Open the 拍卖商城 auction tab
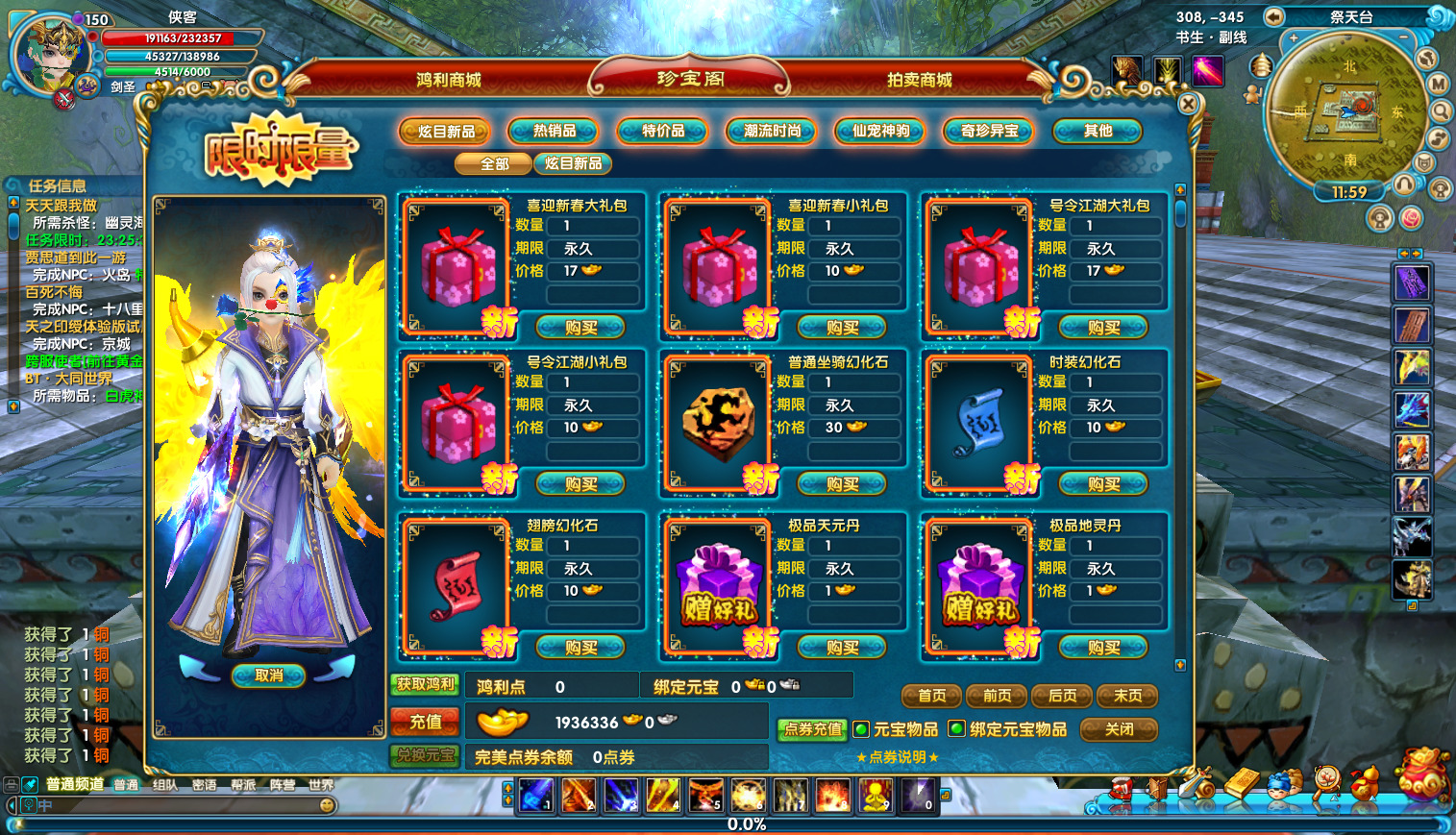 [x=919, y=80]
